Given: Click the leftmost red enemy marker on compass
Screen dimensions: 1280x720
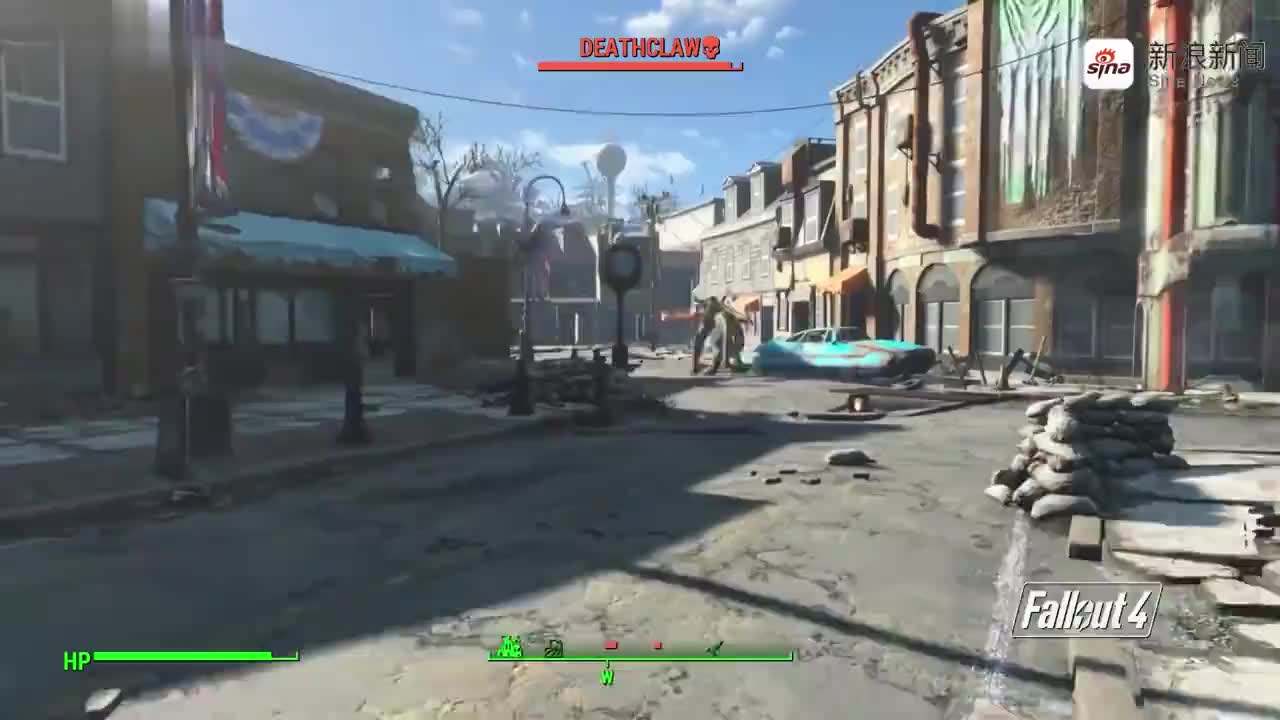Looking at the screenshot, I should [609, 645].
